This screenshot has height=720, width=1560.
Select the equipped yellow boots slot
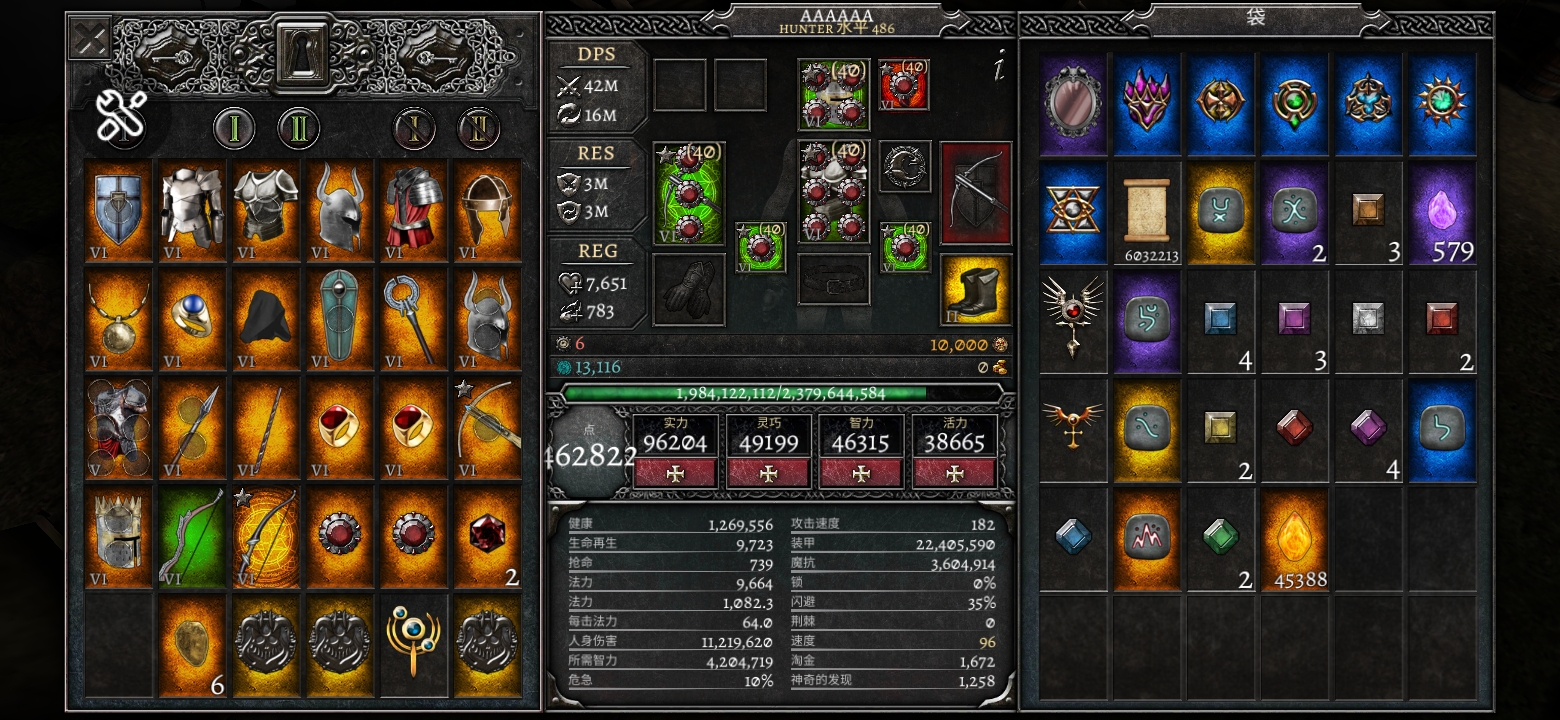click(x=975, y=290)
